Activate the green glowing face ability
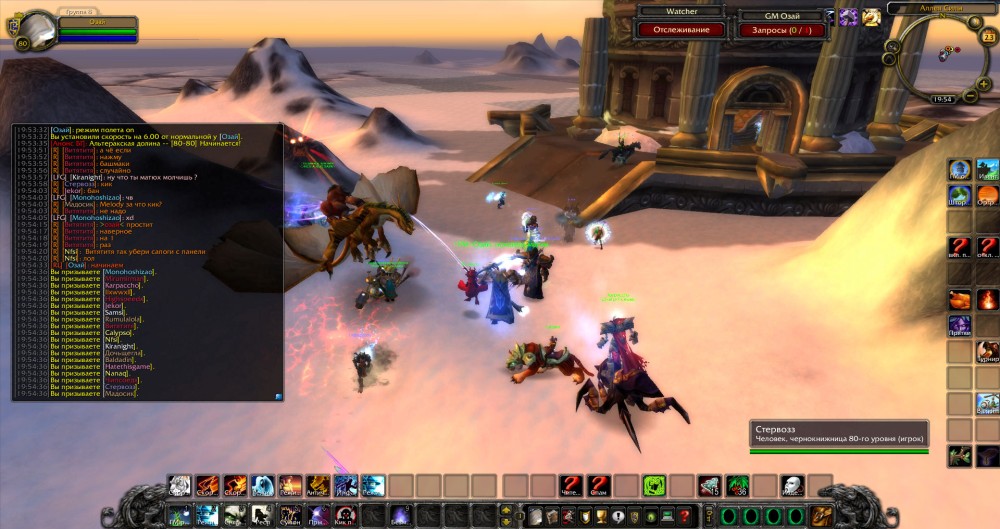 pyautogui.click(x=654, y=486)
